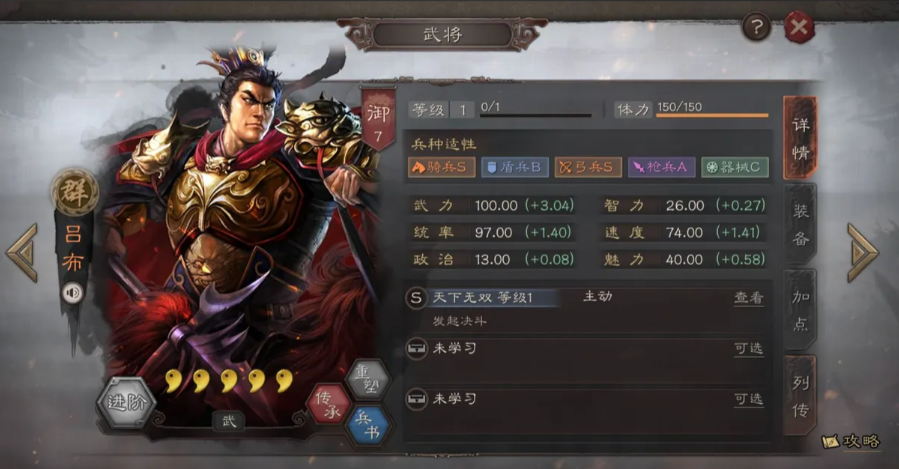
Task: Open the 列传 biography tab
Action: (x=800, y=395)
